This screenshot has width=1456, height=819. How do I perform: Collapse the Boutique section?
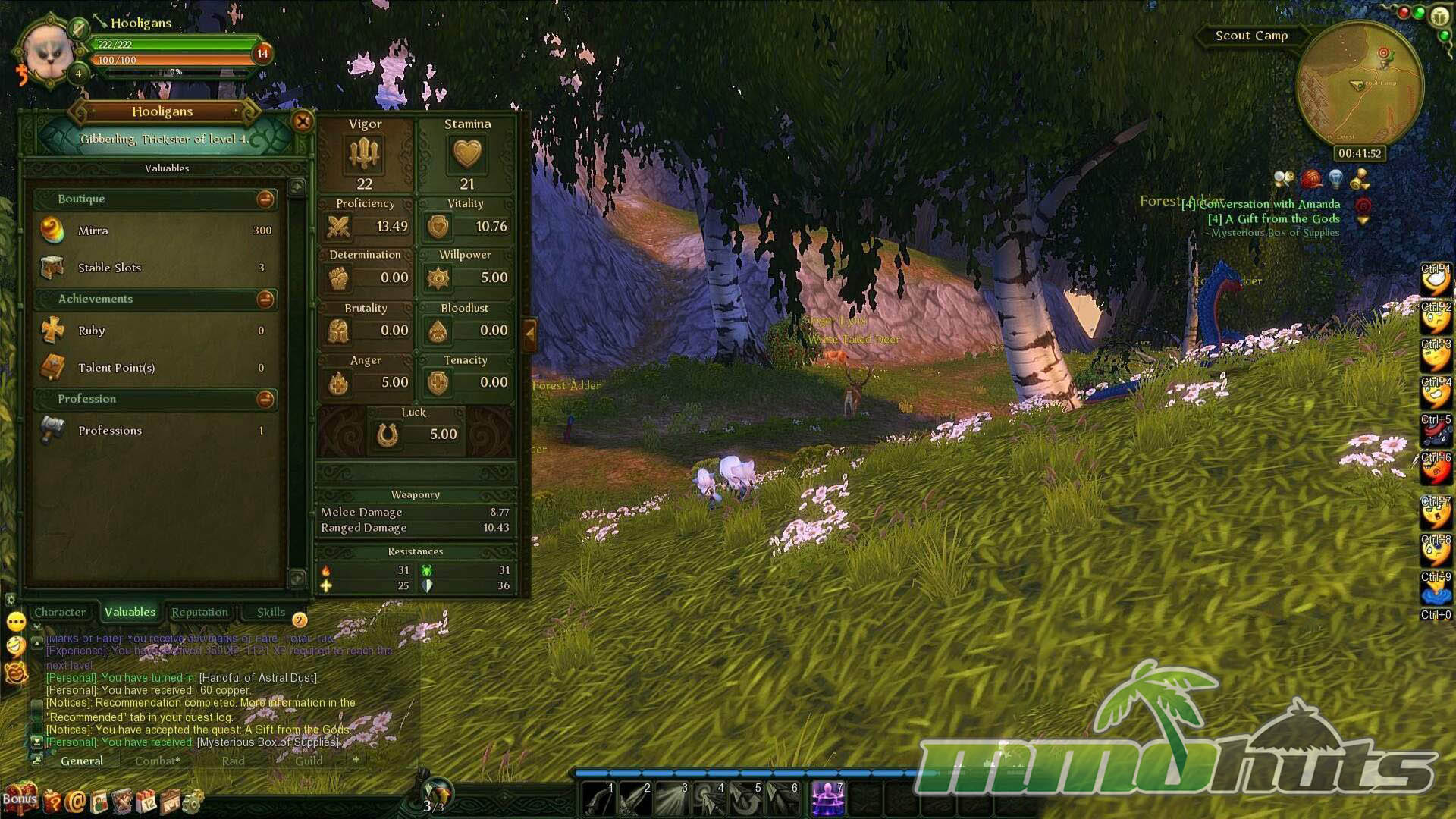tap(265, 199)
